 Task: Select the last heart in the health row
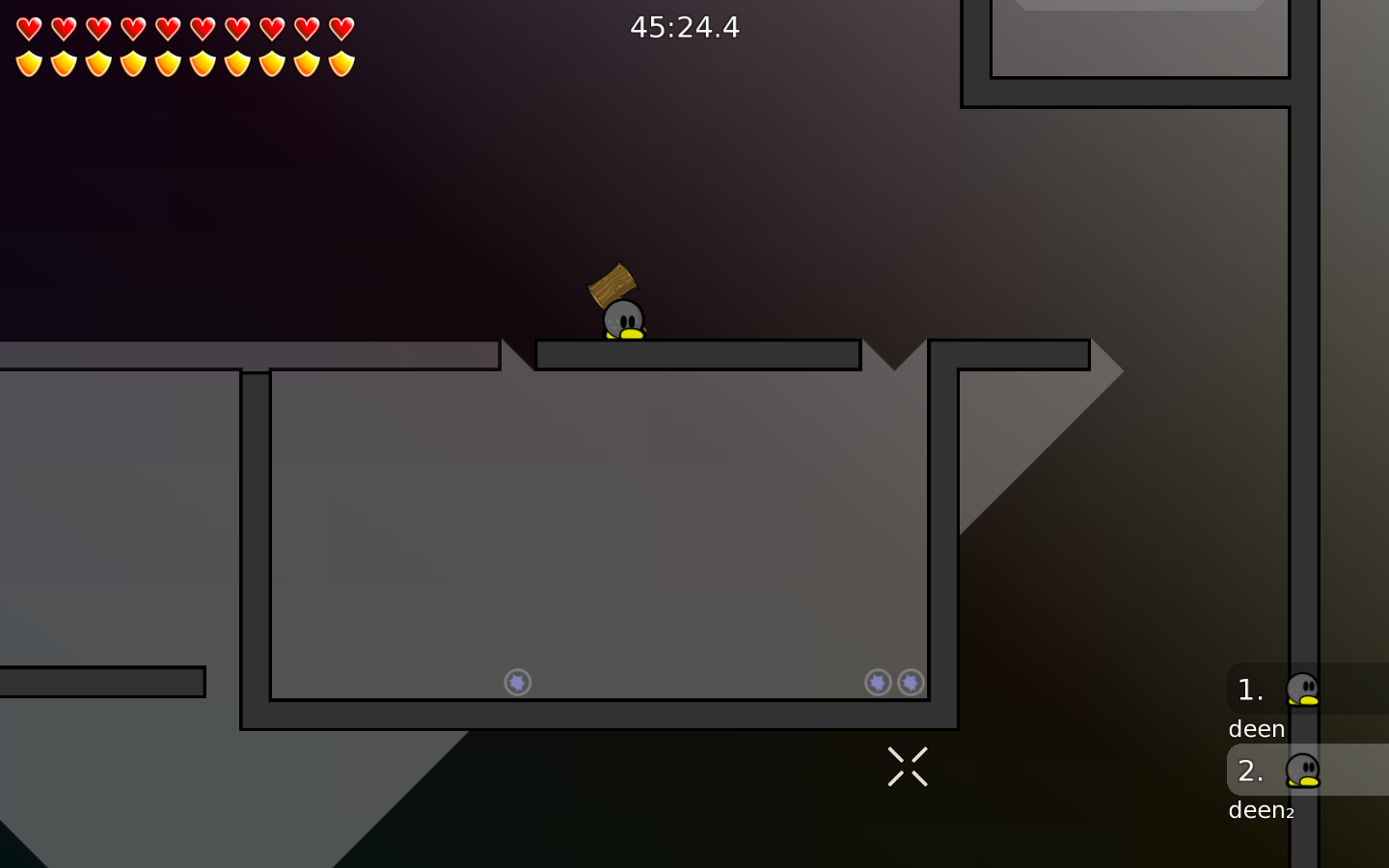[340, 28]
